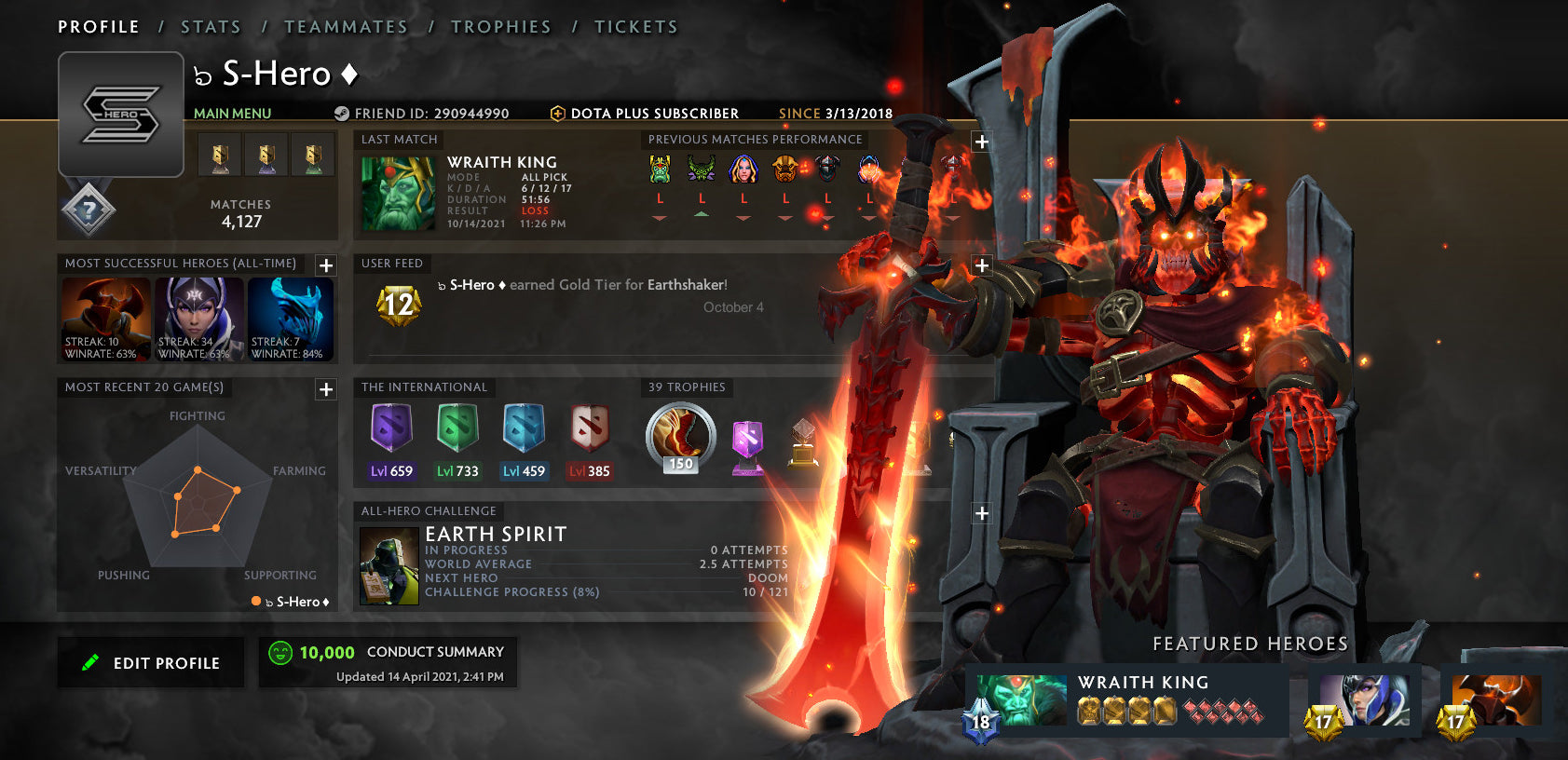Expand the Previous Matches Performance panel
Image resolution: width=1568 pixels, height=760 pixels.
[x=981, y=141]
